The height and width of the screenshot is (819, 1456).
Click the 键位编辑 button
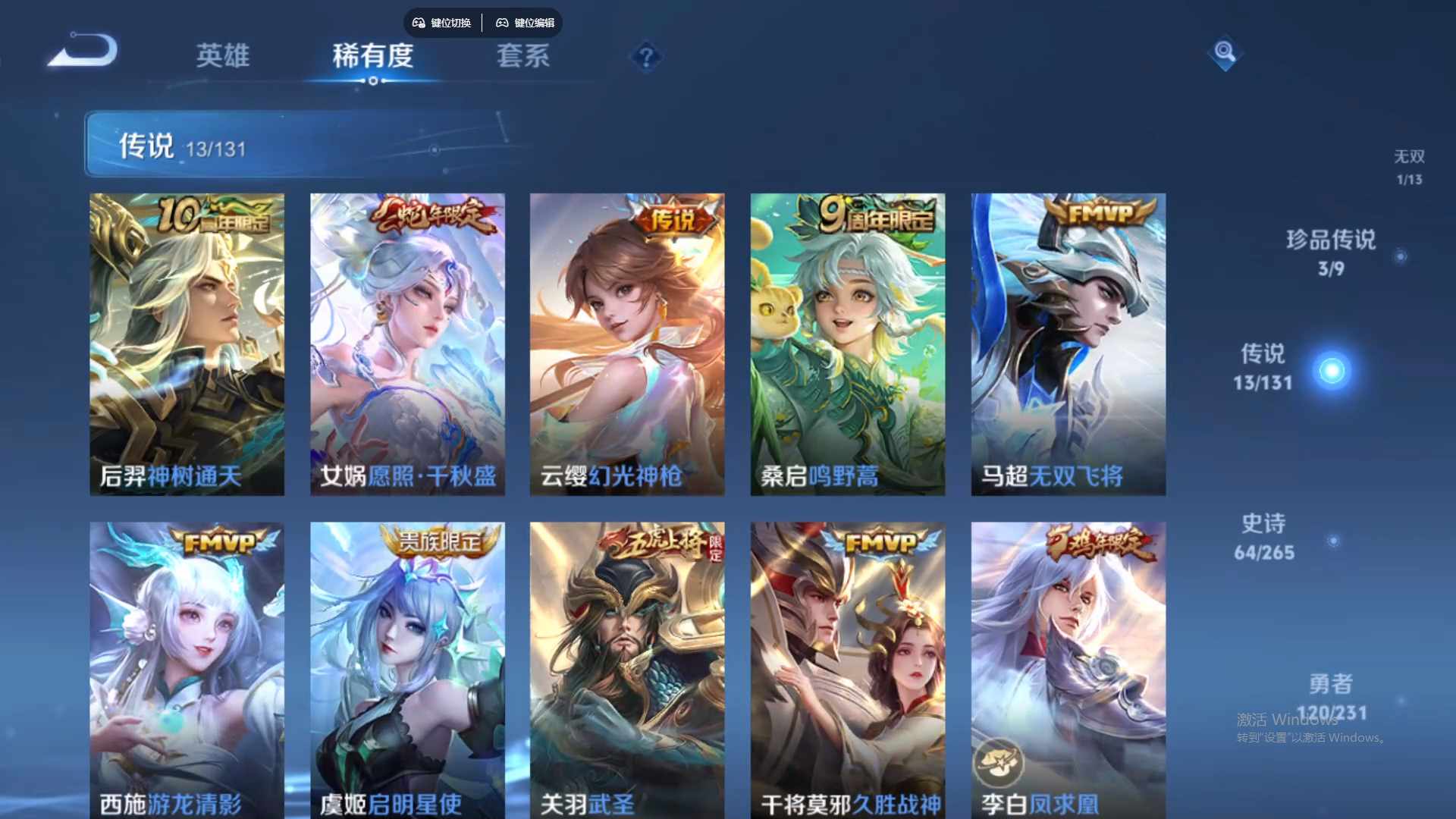527,23
